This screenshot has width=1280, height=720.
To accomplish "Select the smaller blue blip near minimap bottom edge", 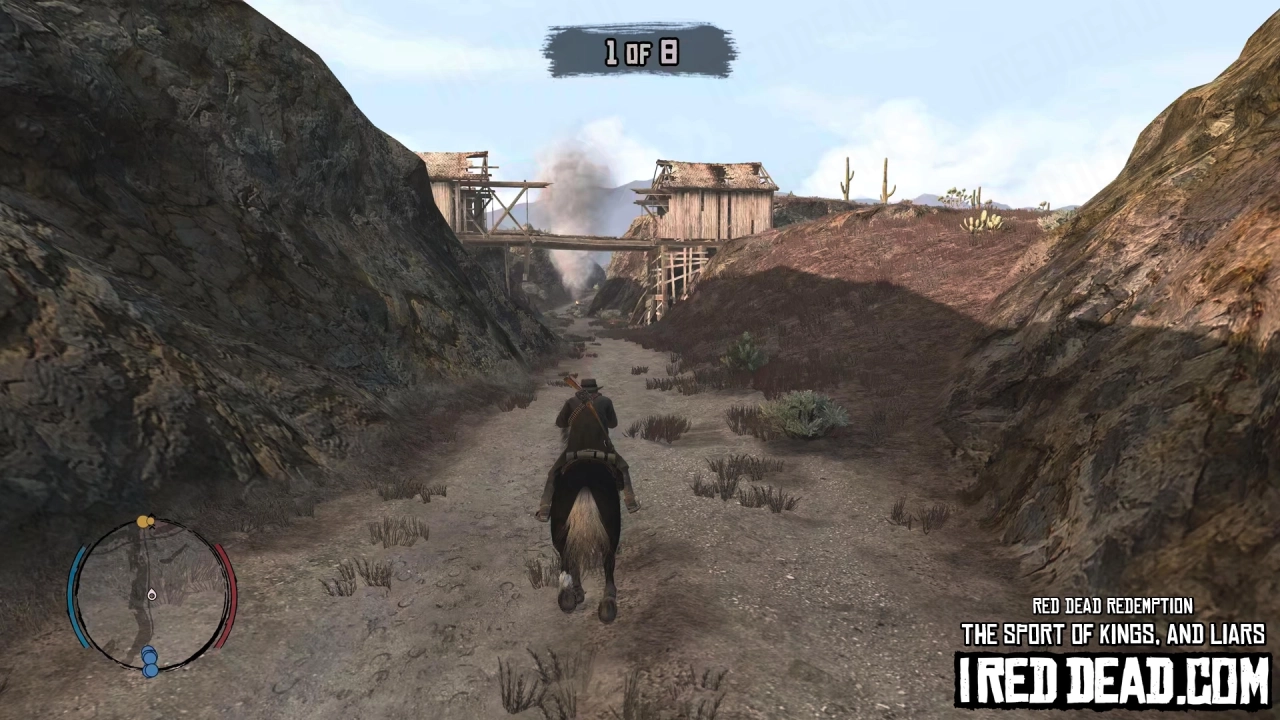I will [x=152, y=670].
